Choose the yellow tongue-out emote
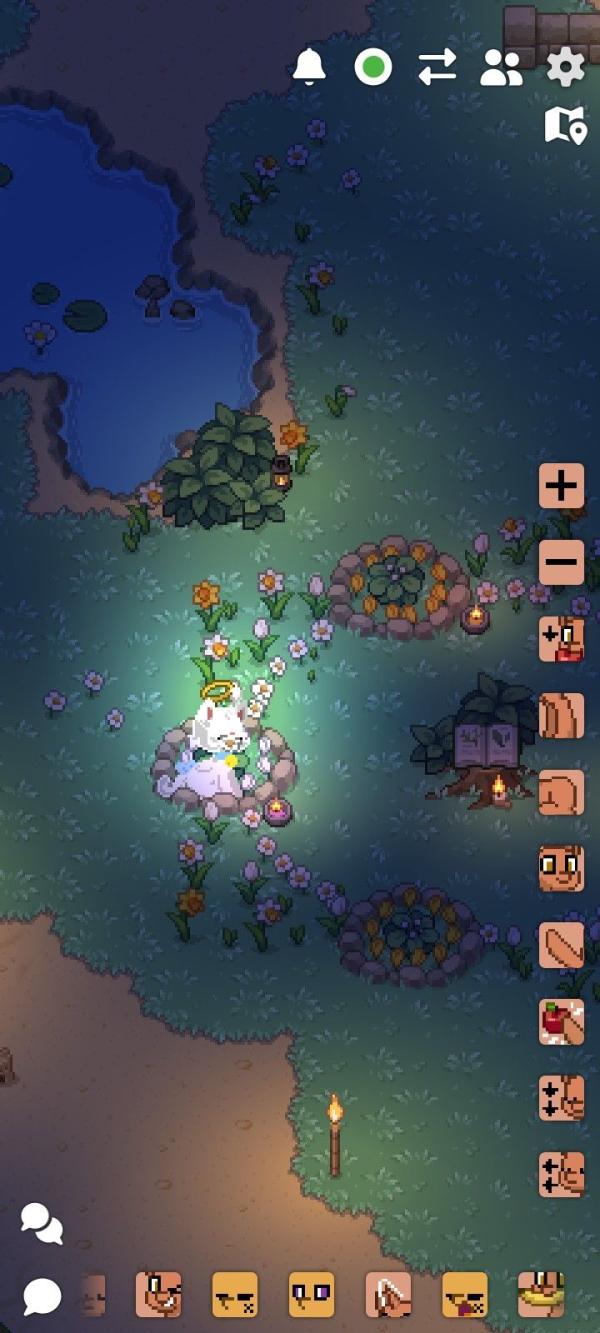 tap(465, 1295)
